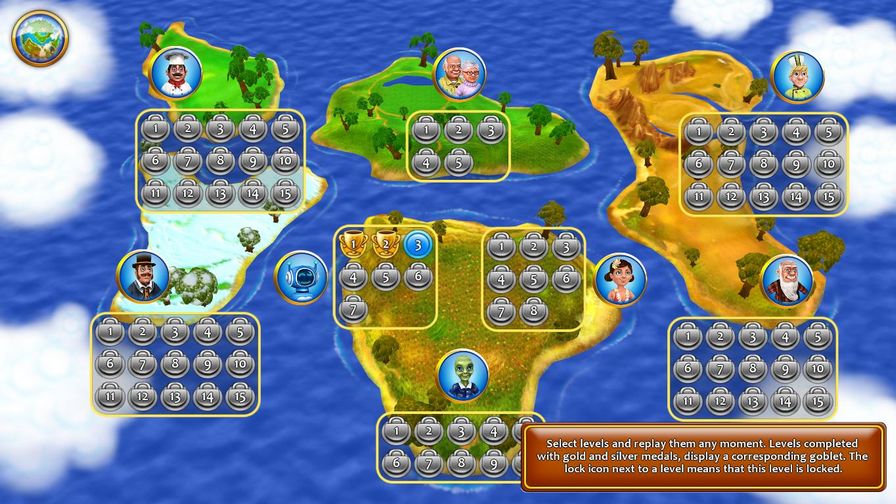Select the green alien portrait

point(462,374)
